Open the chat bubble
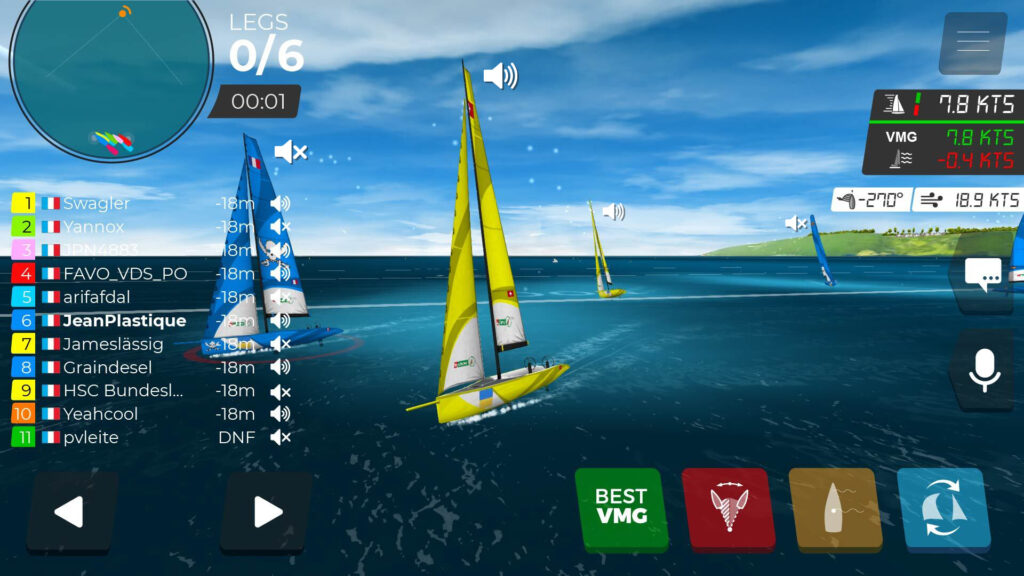1024x576 pixels. pos(985,275)
